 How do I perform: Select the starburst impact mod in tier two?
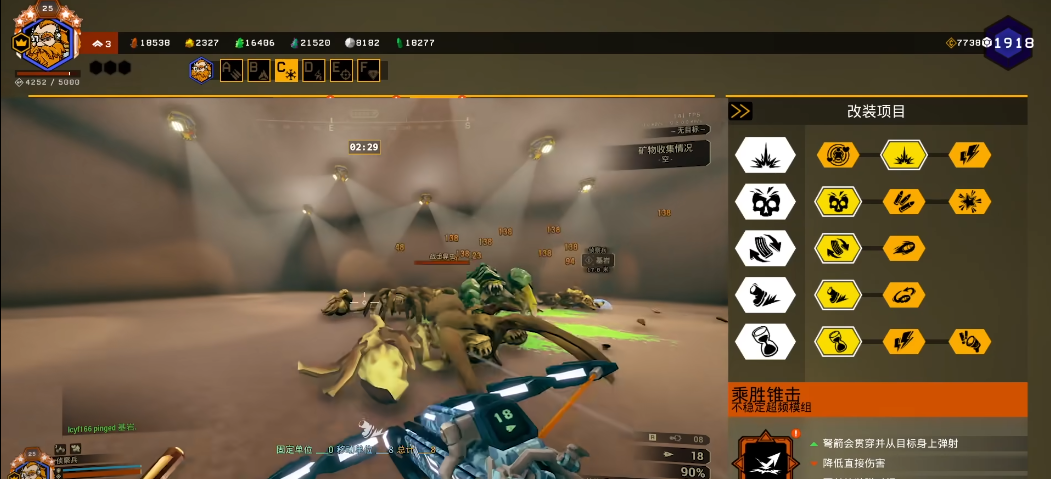(969, 202)
